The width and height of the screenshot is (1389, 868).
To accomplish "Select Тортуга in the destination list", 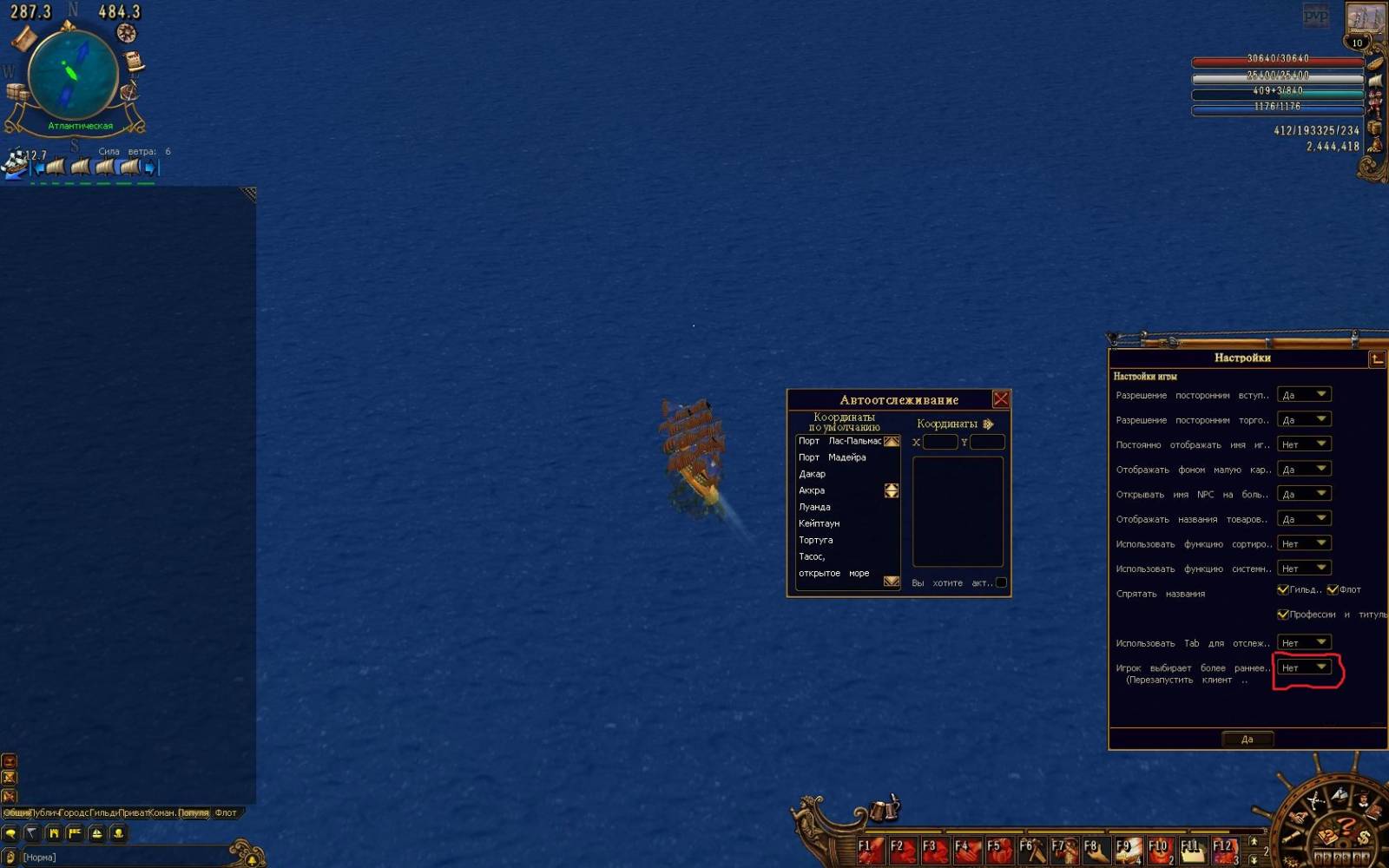I will pyautogui.click(x=816, y=540).
